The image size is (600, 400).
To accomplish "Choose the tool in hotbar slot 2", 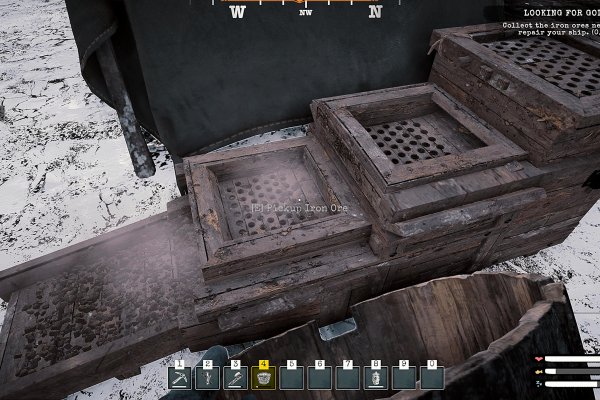I will (x=208, y=378).
